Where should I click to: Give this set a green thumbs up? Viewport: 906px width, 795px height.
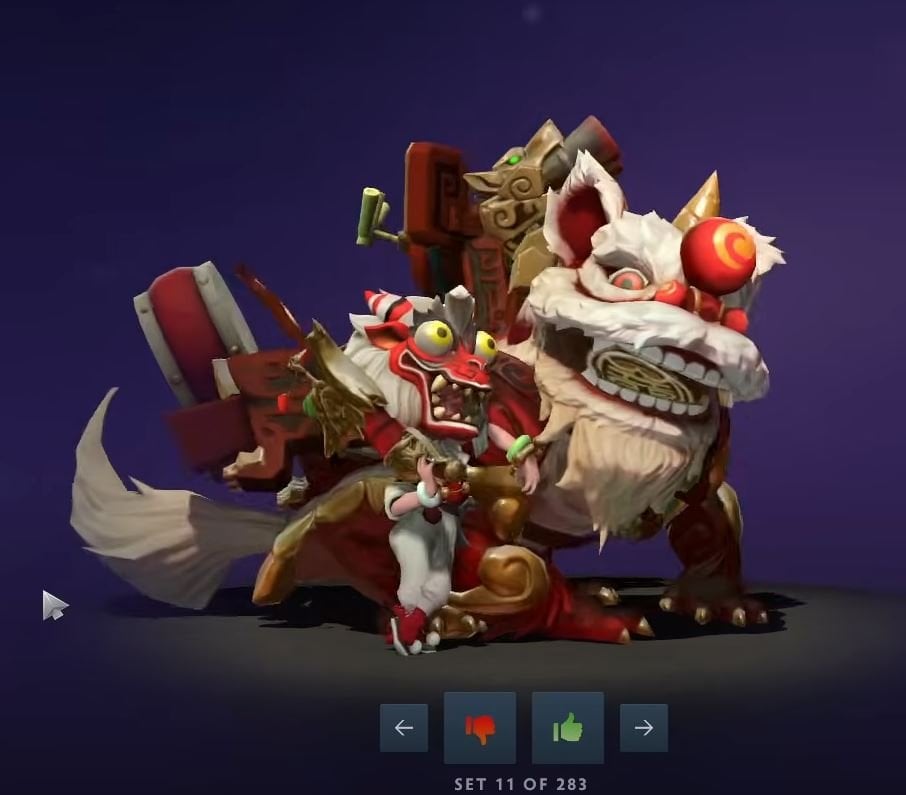[567, 728]
